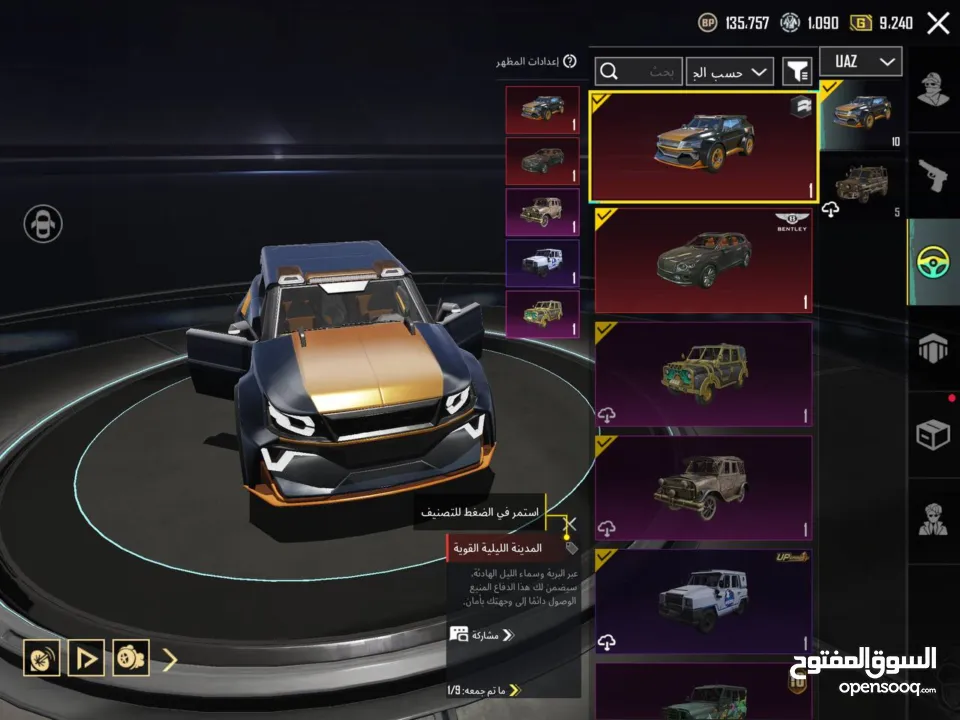
Task: Close the inventory screen
Action: 938,23
